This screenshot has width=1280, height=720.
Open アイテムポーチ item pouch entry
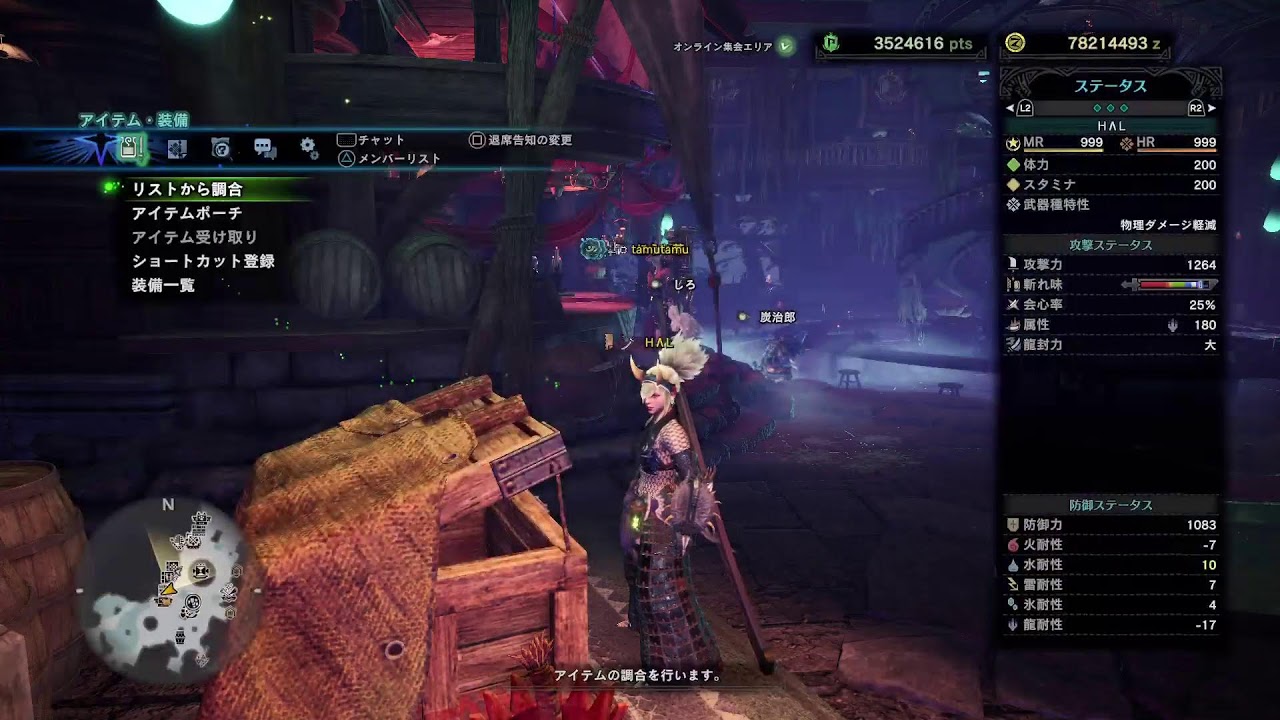coord(187,213)
